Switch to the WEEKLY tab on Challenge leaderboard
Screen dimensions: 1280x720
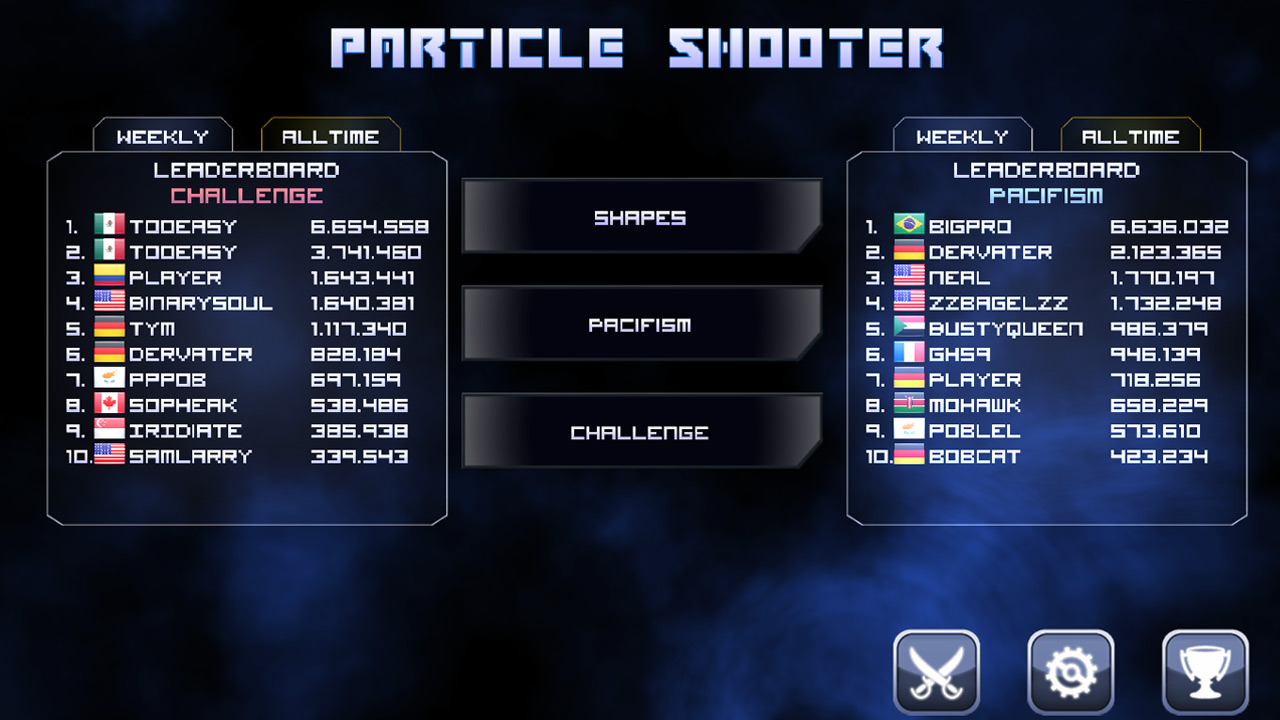pyautogui.click(x=162, y=135)
